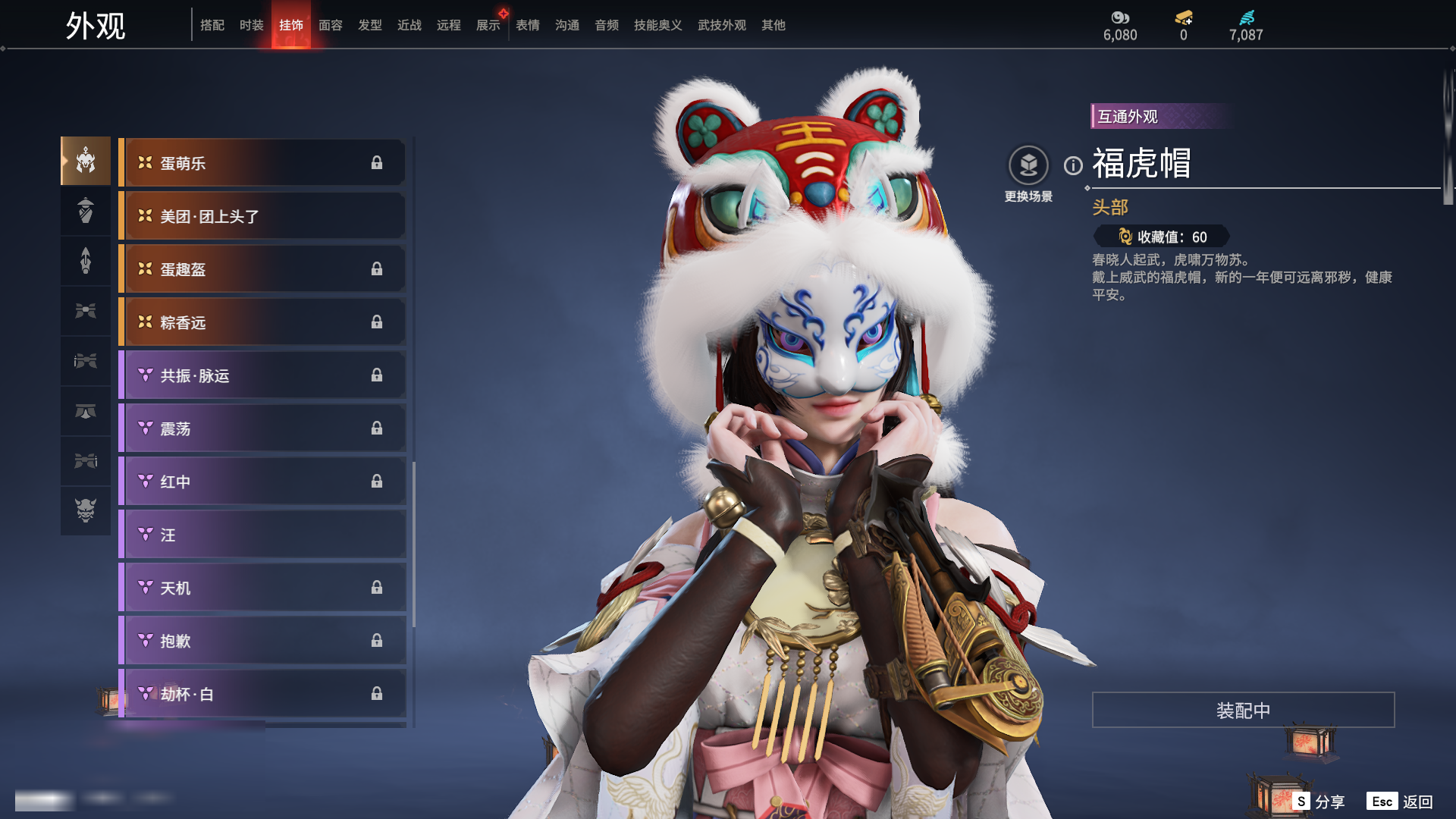Viewport: 1456px width, 819px height.
Task: Open the 搭配 tab
Action: click(x=212, y=25)
